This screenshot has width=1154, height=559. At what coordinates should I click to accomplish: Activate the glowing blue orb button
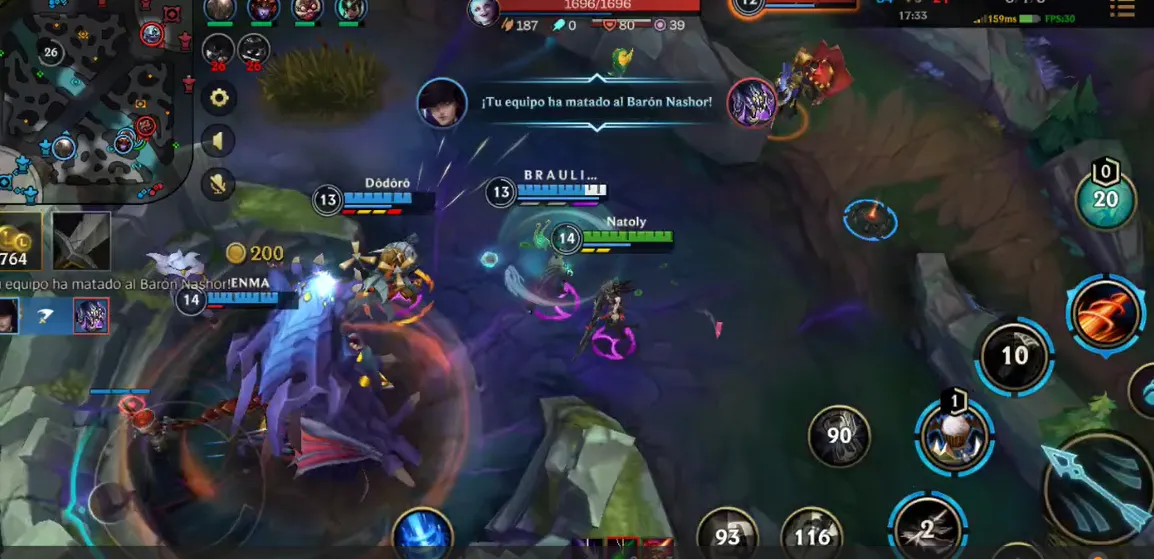click(422, 535)
